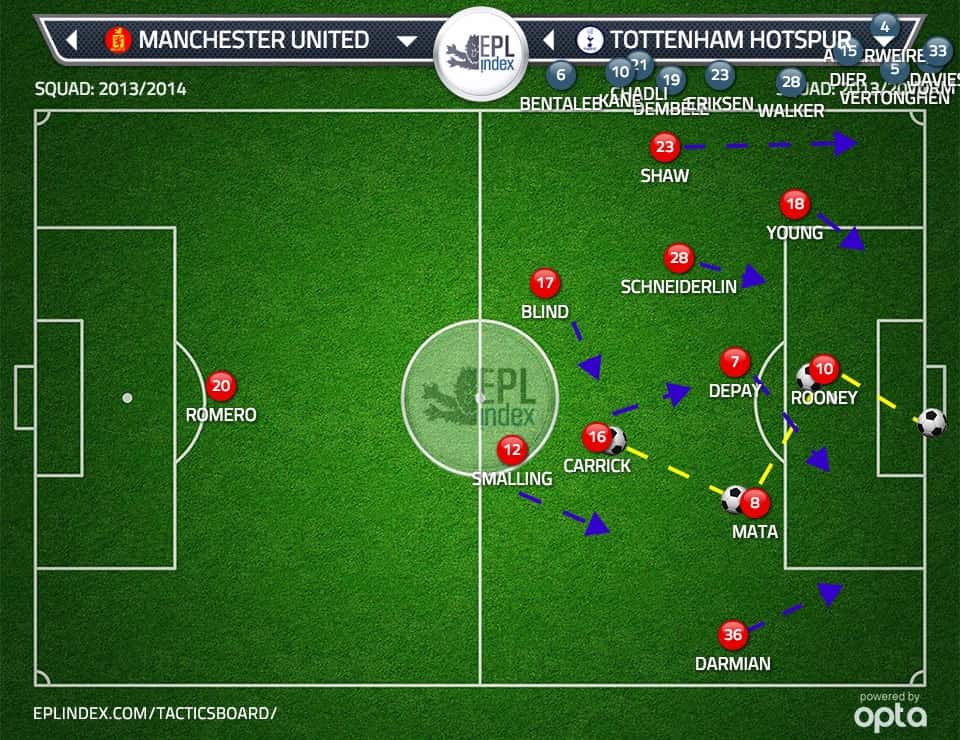Choose Darmian's number 36 token
The image size is (960, 740).
(733, 635)
